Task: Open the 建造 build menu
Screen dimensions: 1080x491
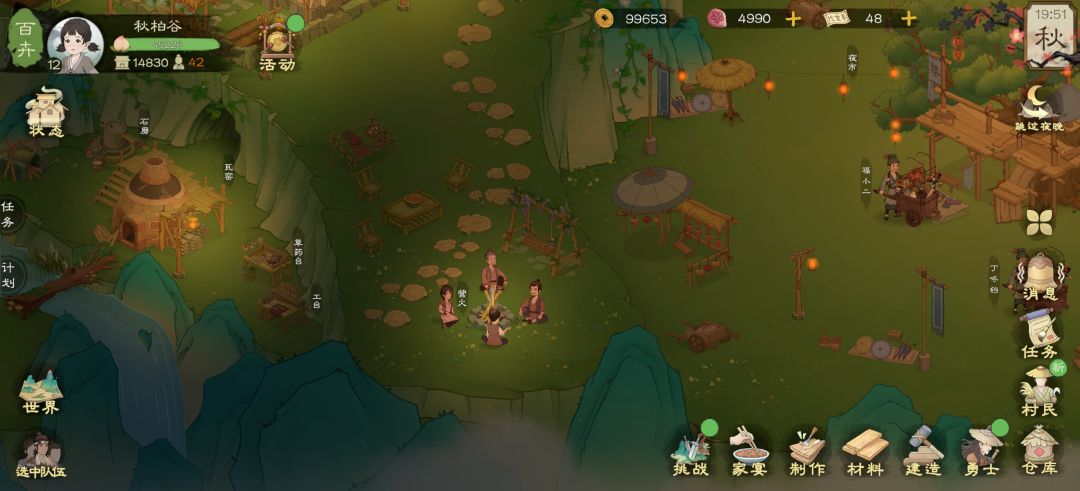Action: click(x=923, y=452)
